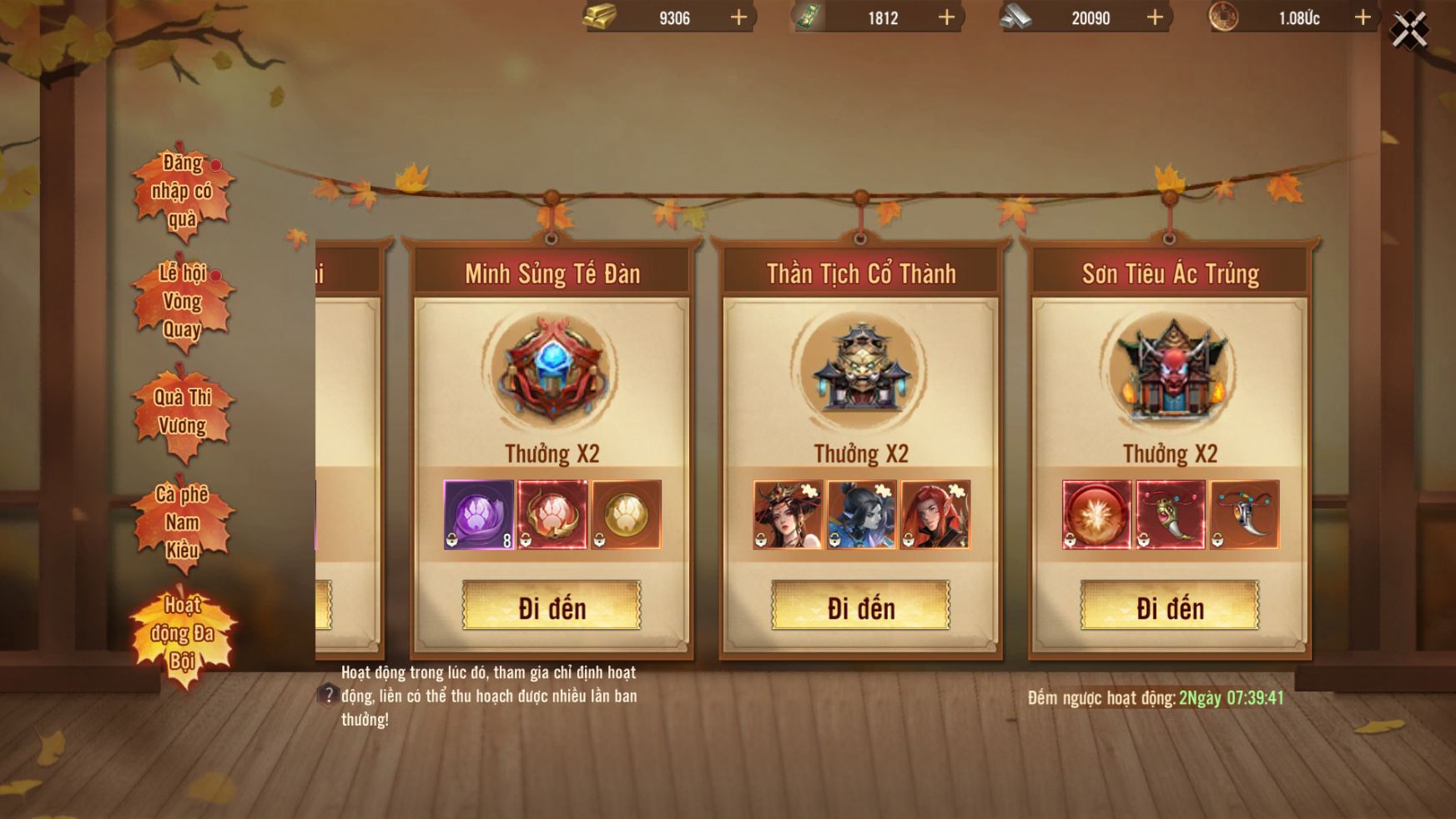Add green banknotes using the plus button
Screen dimensions: 1456x819
click(x=946, y=18)
